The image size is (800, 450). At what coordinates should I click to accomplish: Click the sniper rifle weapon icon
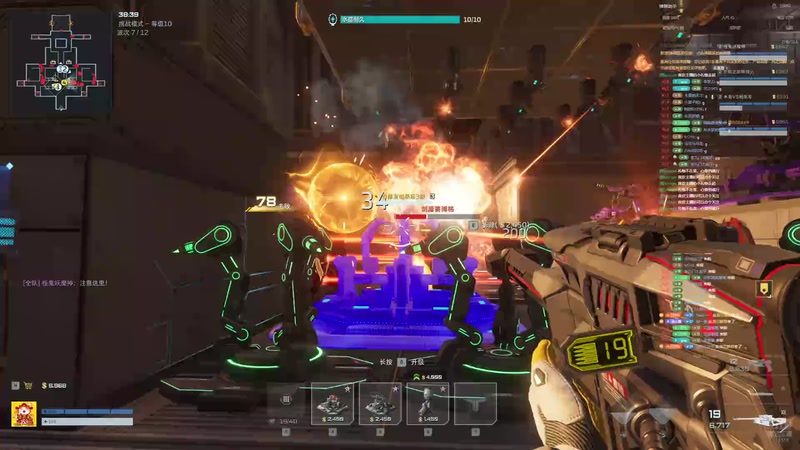768,420
